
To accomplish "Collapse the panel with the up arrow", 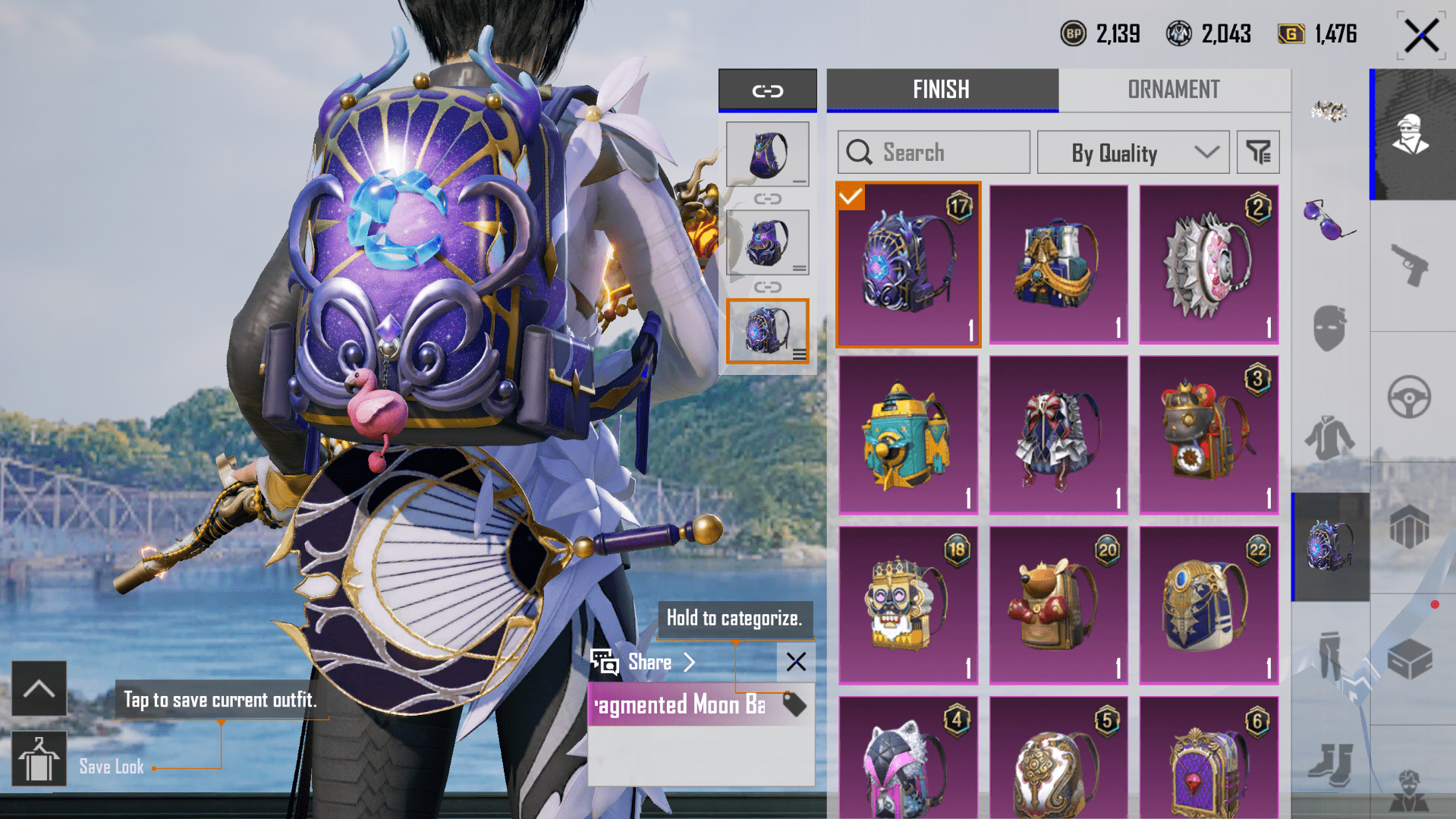I will (x=39, y=688).
